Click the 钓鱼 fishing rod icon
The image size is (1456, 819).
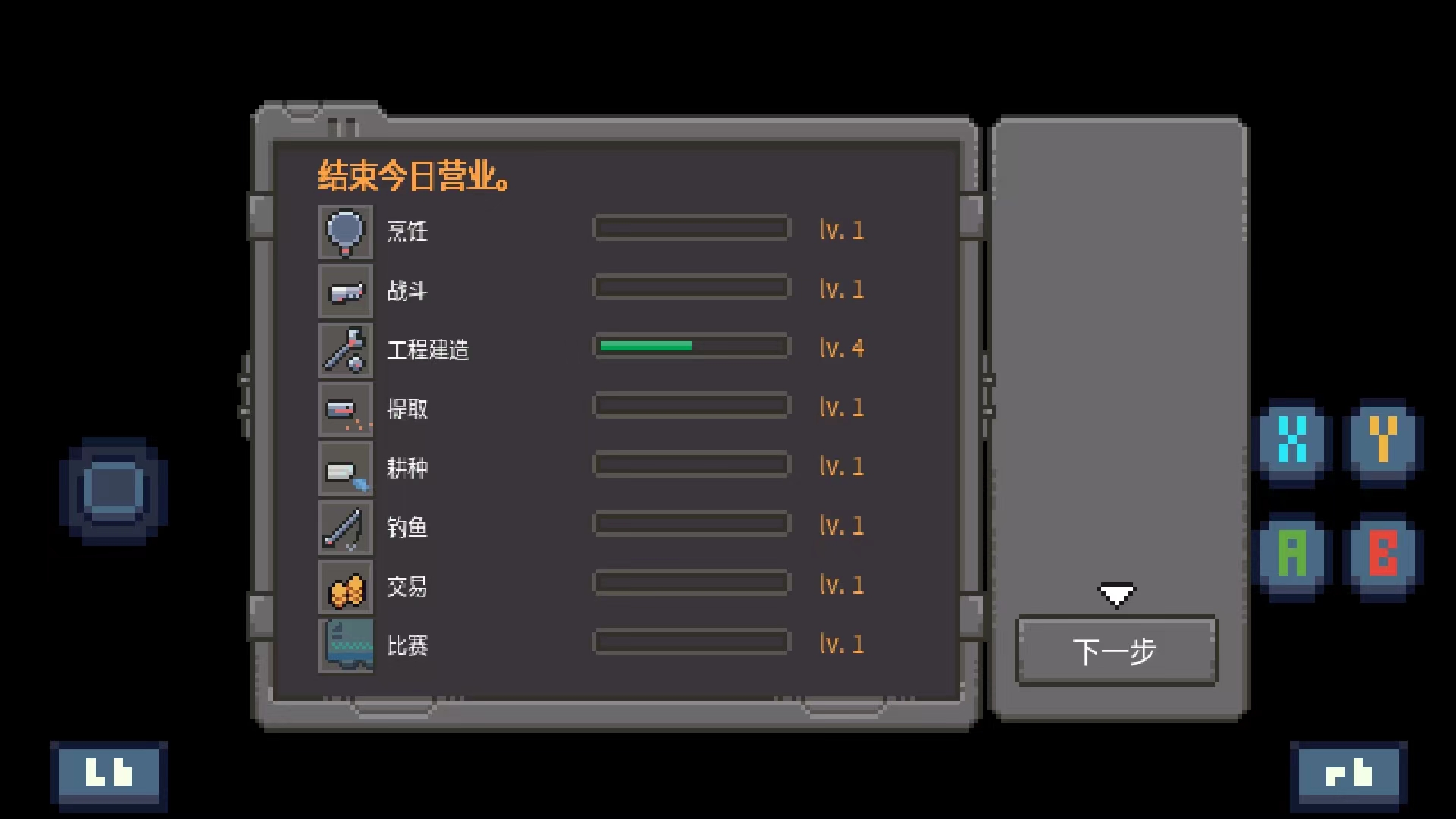pyautogui.click(x=346, y=527)
